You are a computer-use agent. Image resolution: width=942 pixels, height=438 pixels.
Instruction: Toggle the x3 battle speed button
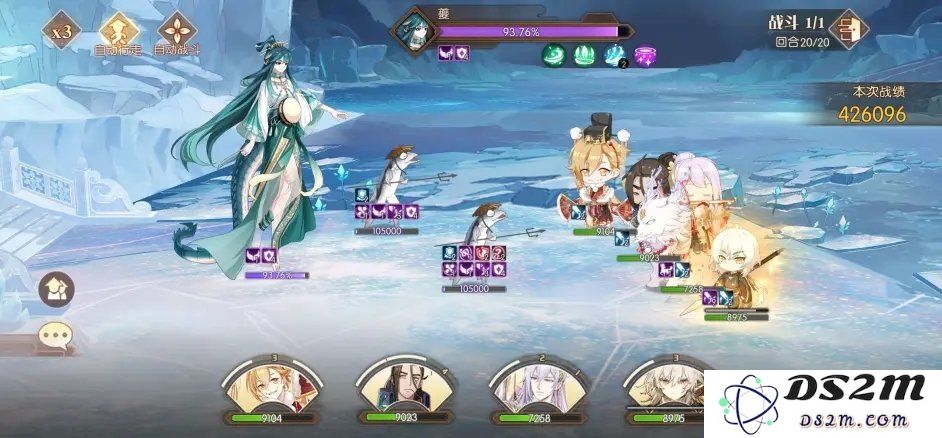[x=62, y=31]
